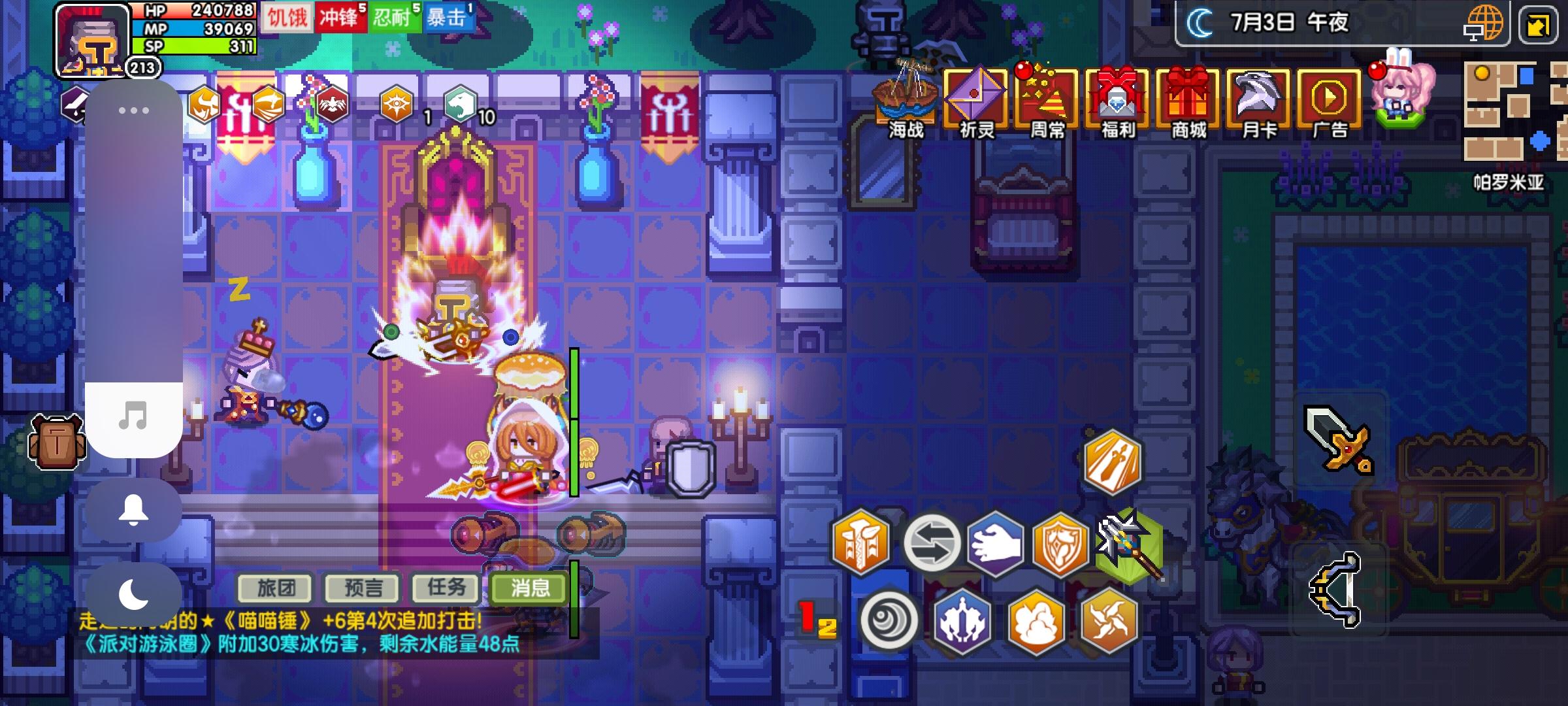
Task: Expand the ellipsis options in Control Center
Action: click(135, 111)
